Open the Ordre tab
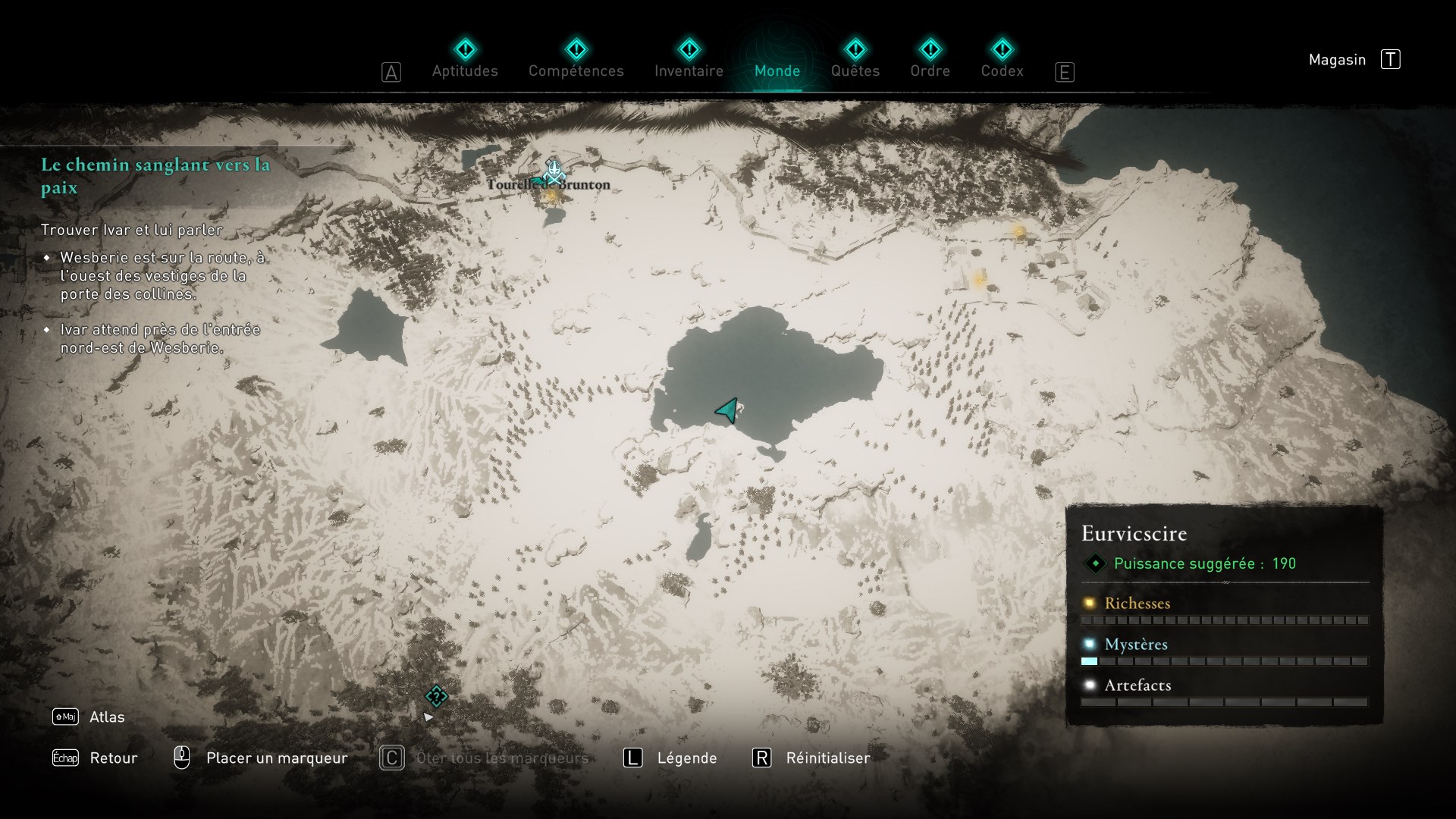This screenshot has height=819, width=1456. coord(930,71)
